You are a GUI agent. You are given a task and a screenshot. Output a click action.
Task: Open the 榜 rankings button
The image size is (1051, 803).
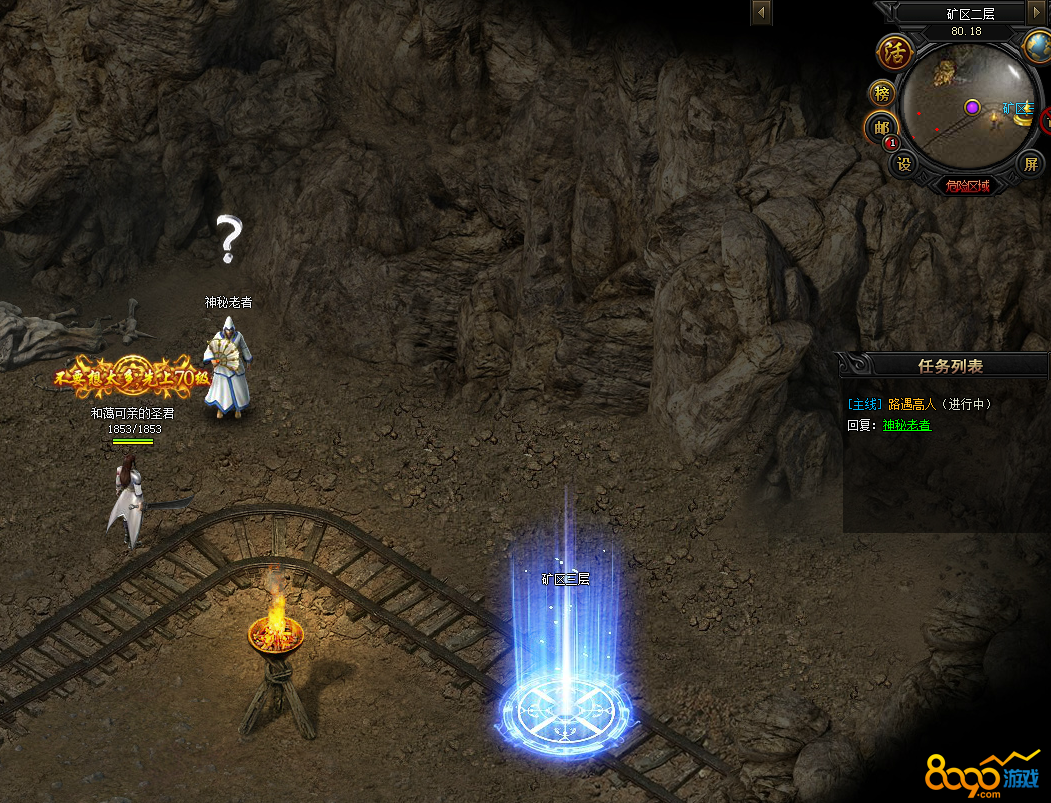pos(882,94)
